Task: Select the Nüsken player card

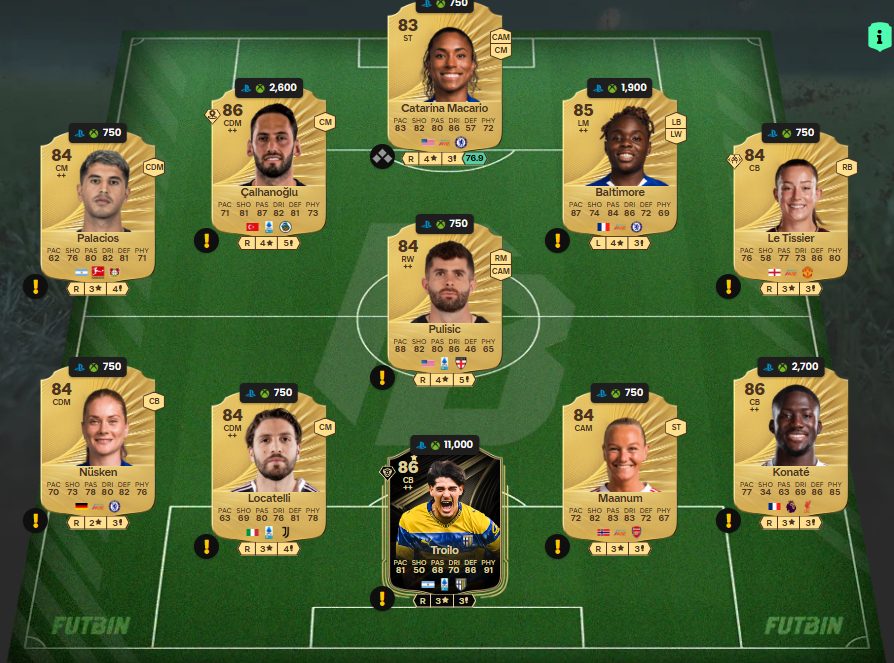Action: (x=98, y=440)
